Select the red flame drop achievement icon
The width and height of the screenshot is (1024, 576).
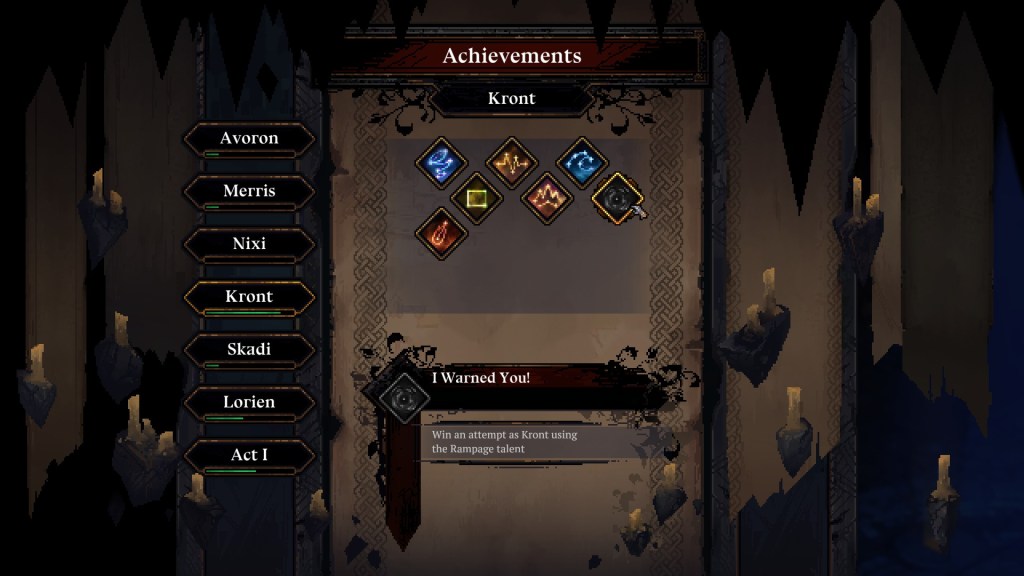[x=441, y=232]
